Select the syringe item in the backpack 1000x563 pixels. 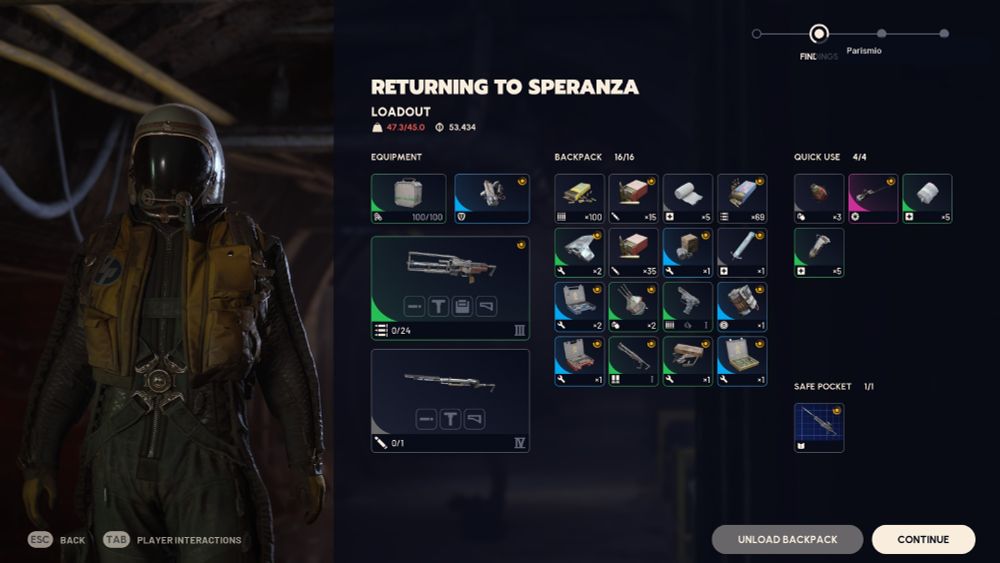pyautogui.click(x=742, y=252)
